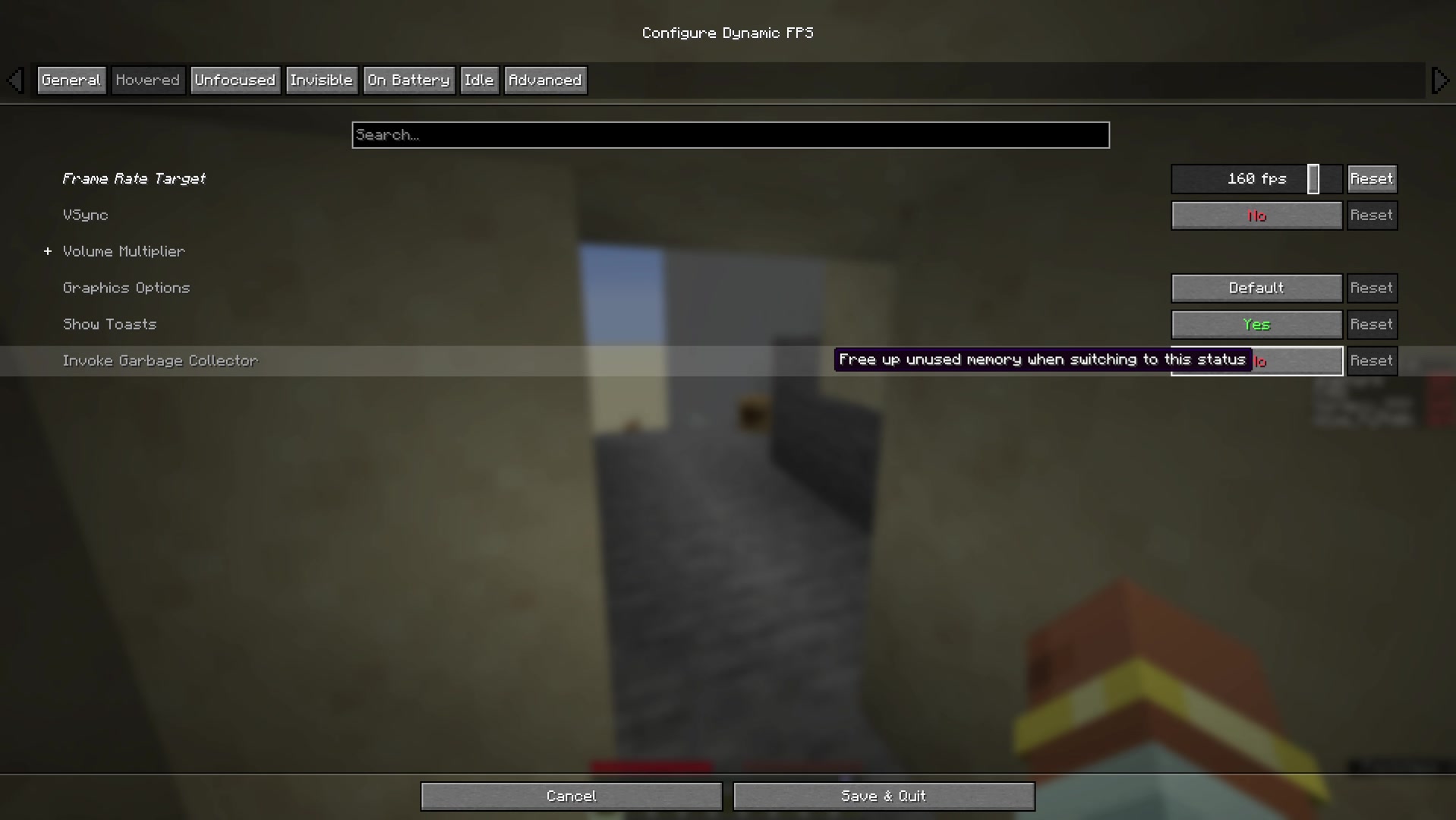Open the On Battery tab
Image resolution: width=1456 pixels, height=820 pixels.
coord(408,80)
